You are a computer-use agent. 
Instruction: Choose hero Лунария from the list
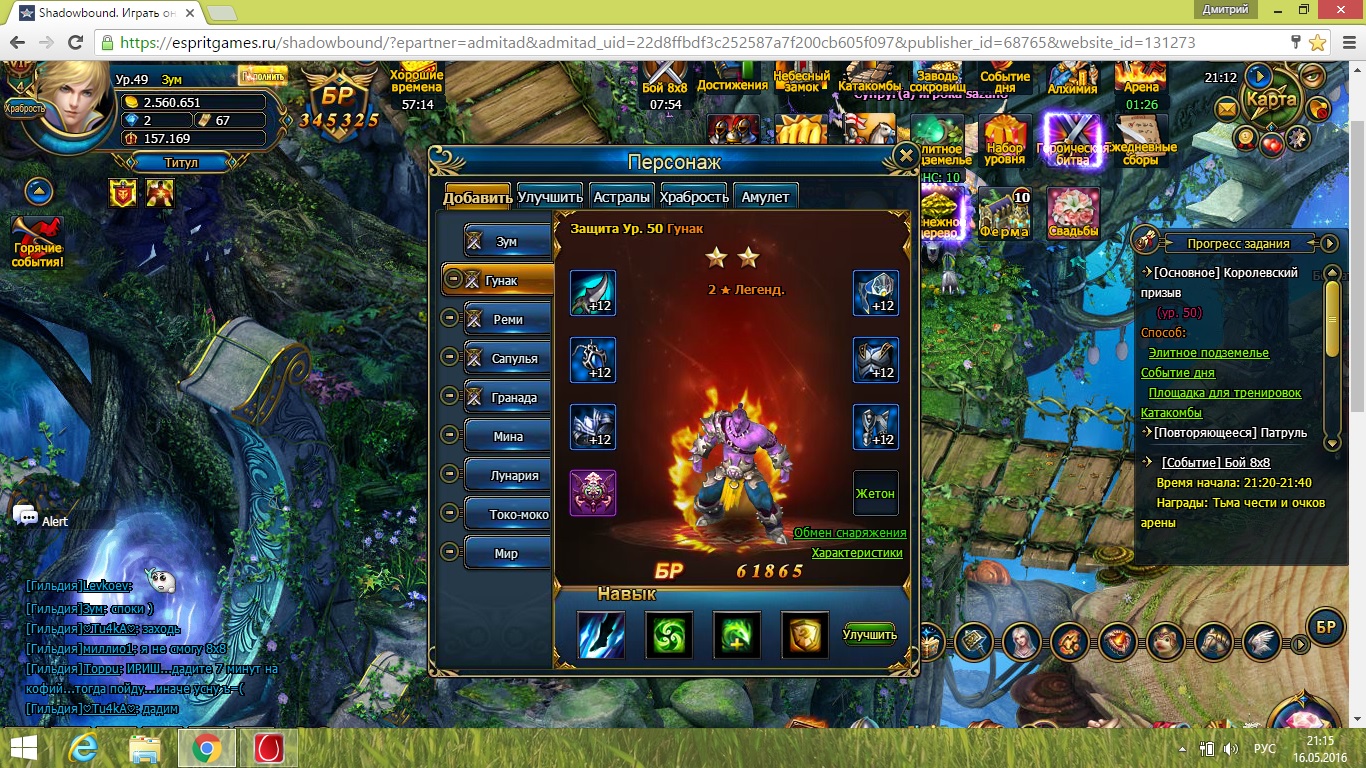coord(507,476)
